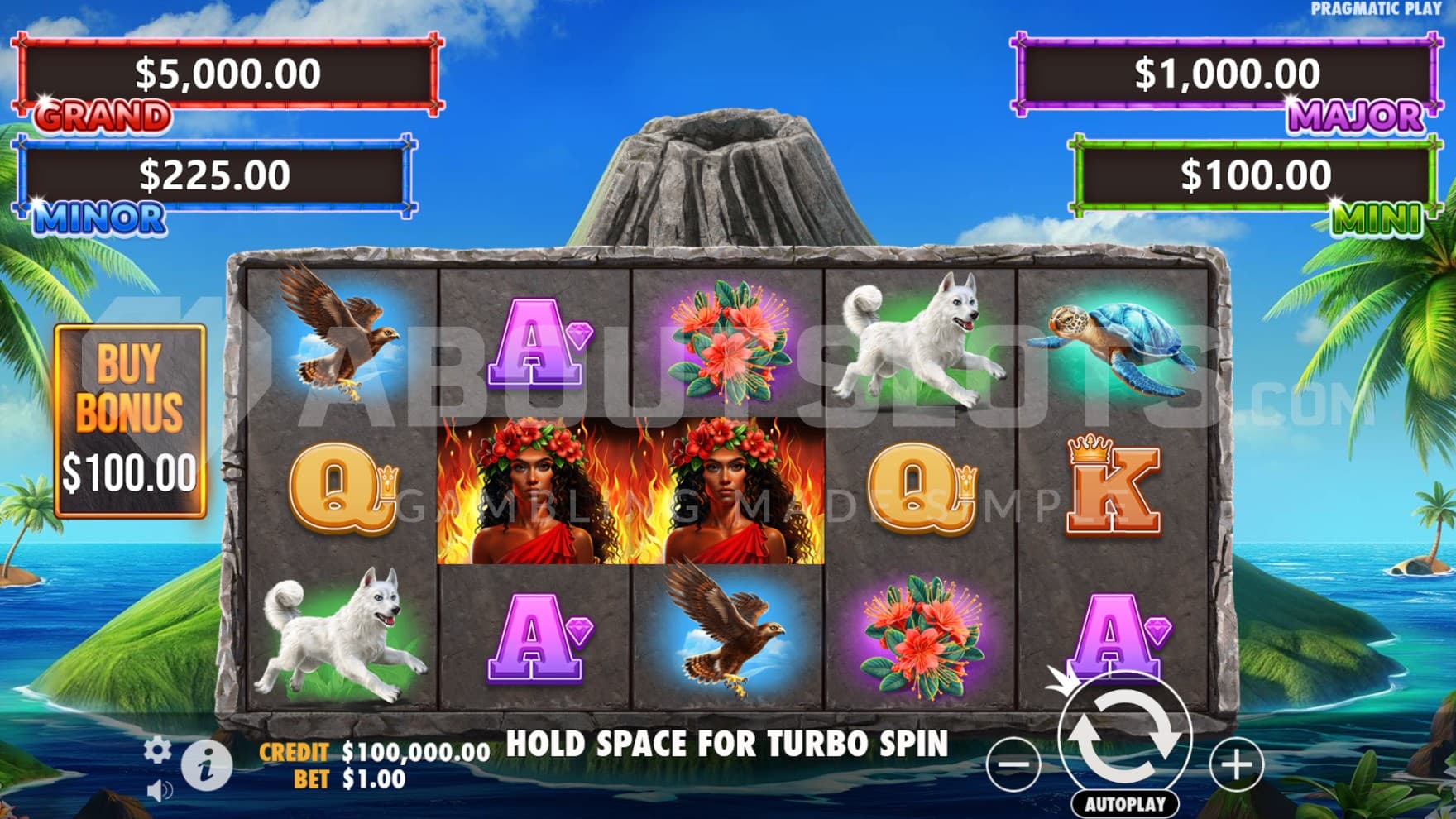Open the Autoplay options

coord(1125,803)
